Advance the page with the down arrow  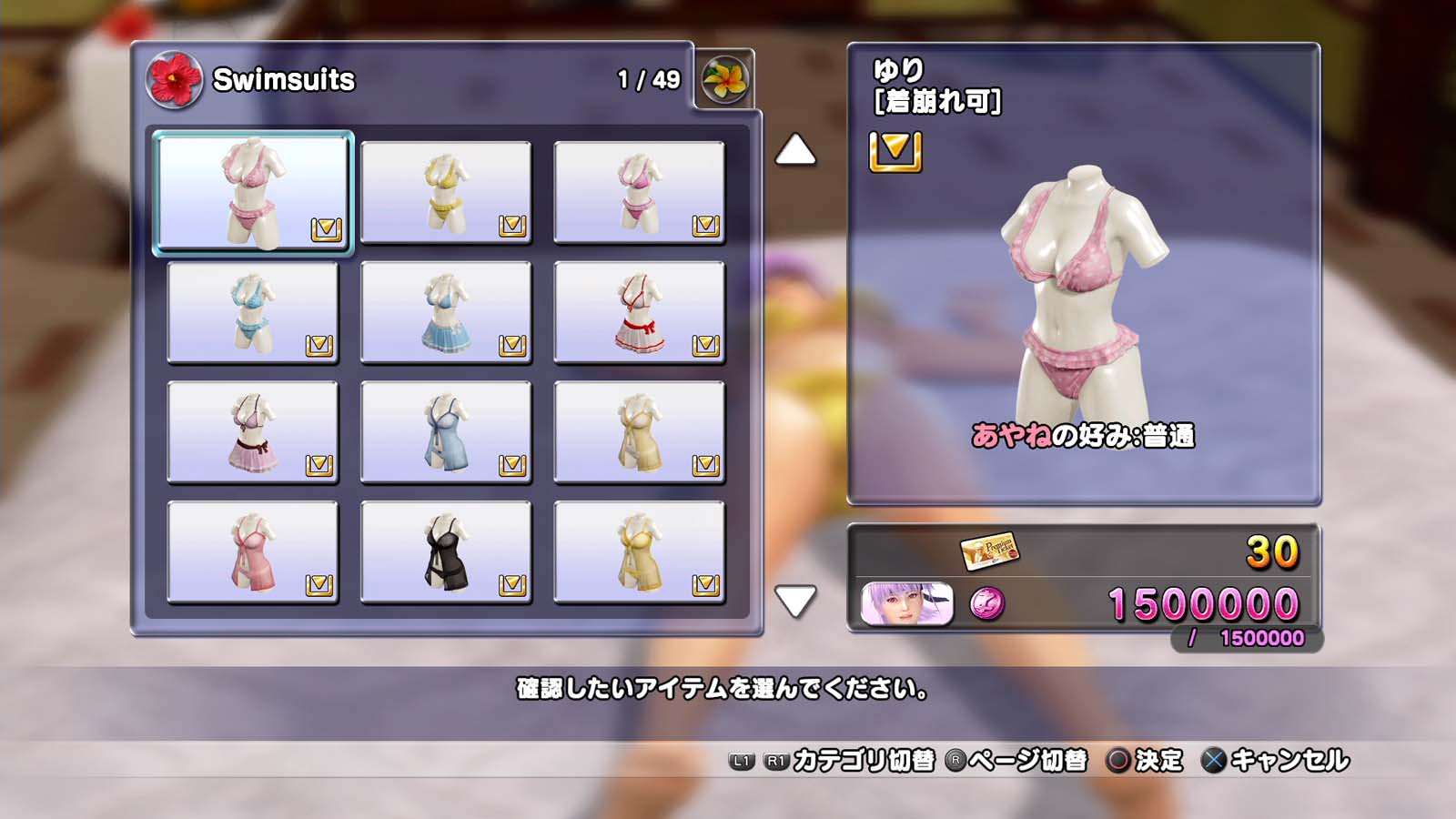[795, 601]
